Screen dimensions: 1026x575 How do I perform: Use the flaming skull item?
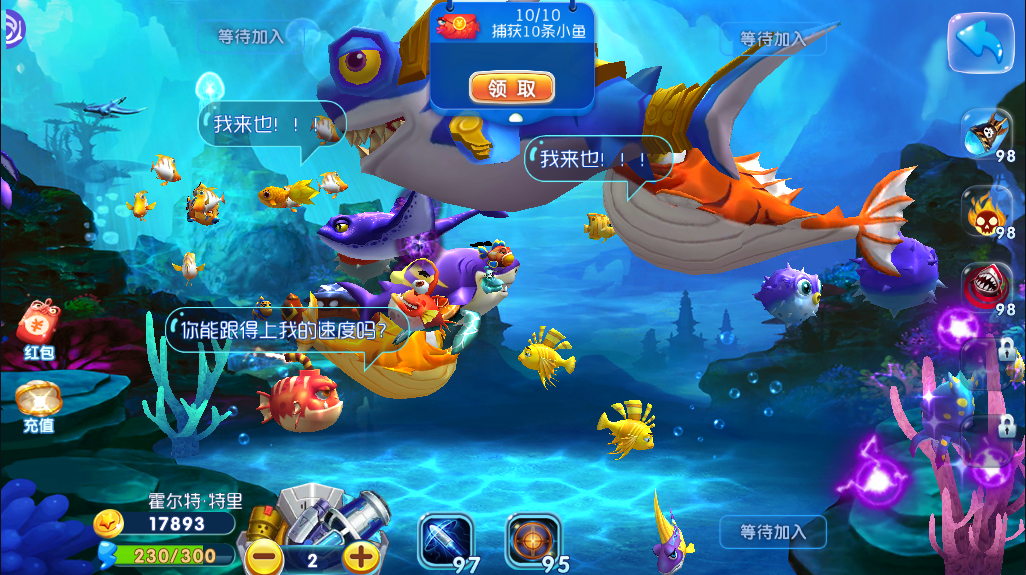tap(989, 211)
